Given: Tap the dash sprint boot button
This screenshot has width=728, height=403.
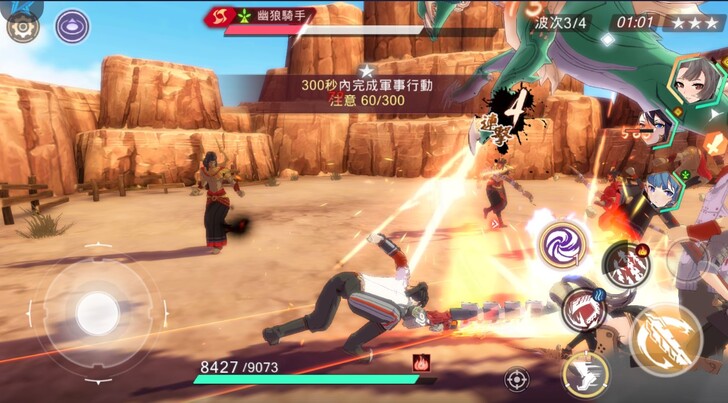Looking at the screenshot, I should point(586,377).
